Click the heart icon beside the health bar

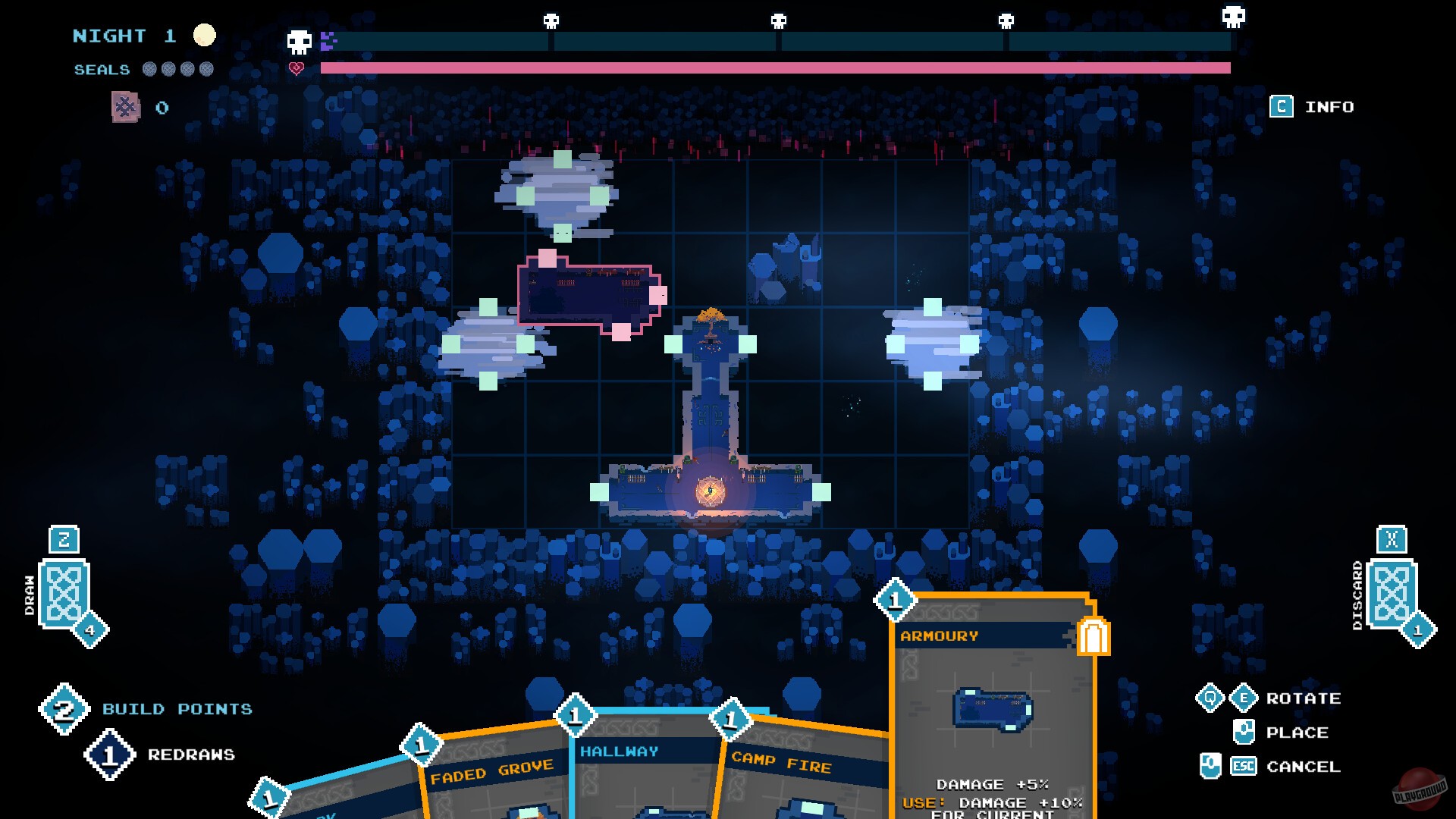click(296, 68)
